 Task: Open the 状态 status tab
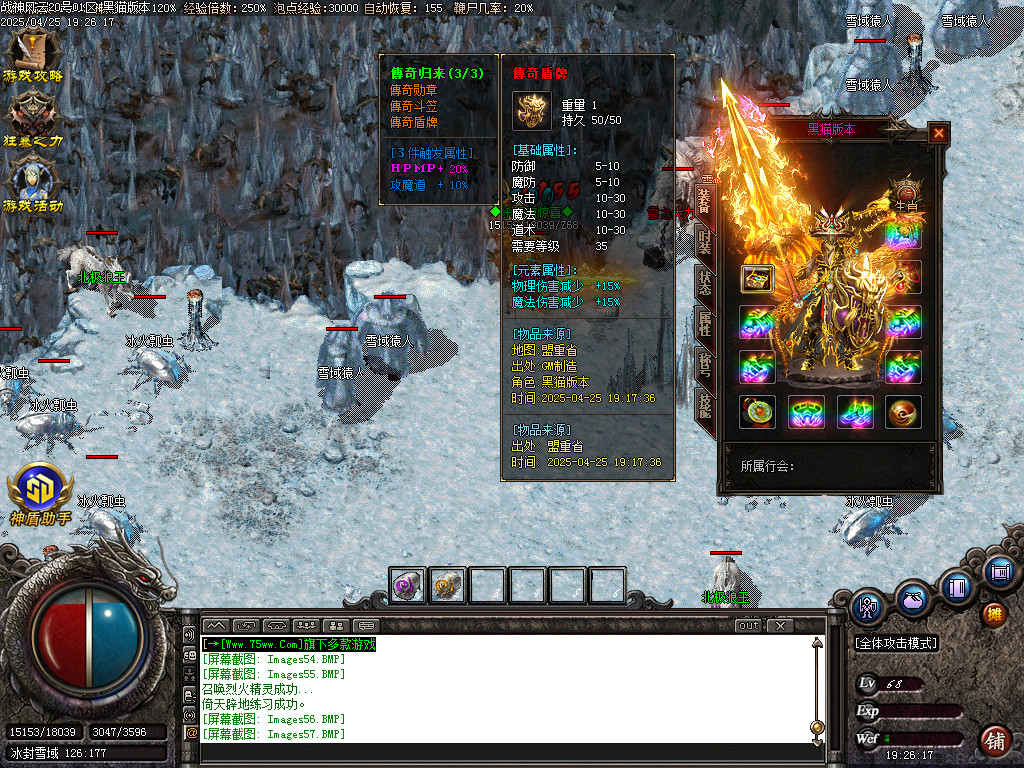(x=704, y=283)
